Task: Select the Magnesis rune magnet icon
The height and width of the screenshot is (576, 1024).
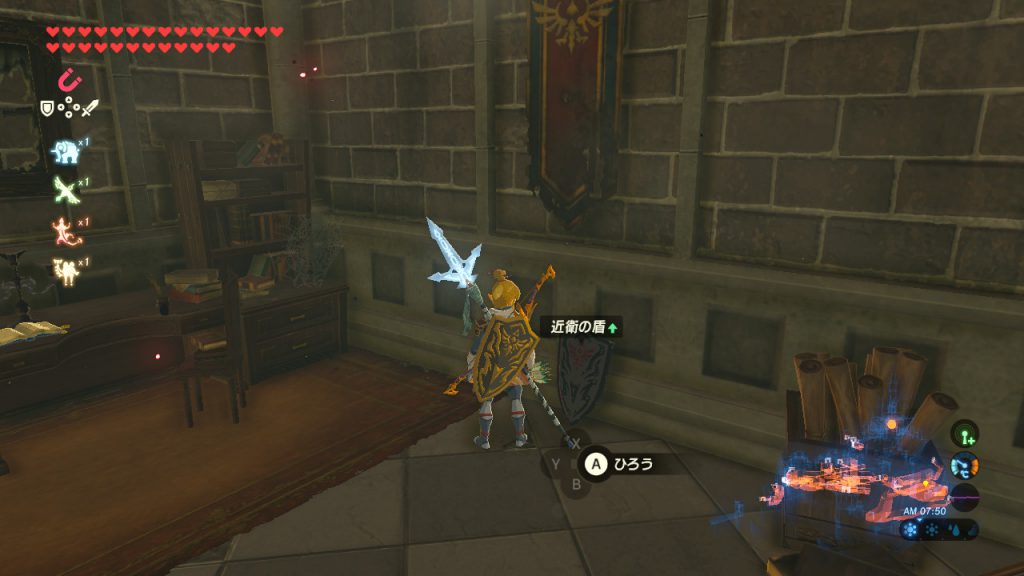Action: pyautogui.click(x=70, y=79)
